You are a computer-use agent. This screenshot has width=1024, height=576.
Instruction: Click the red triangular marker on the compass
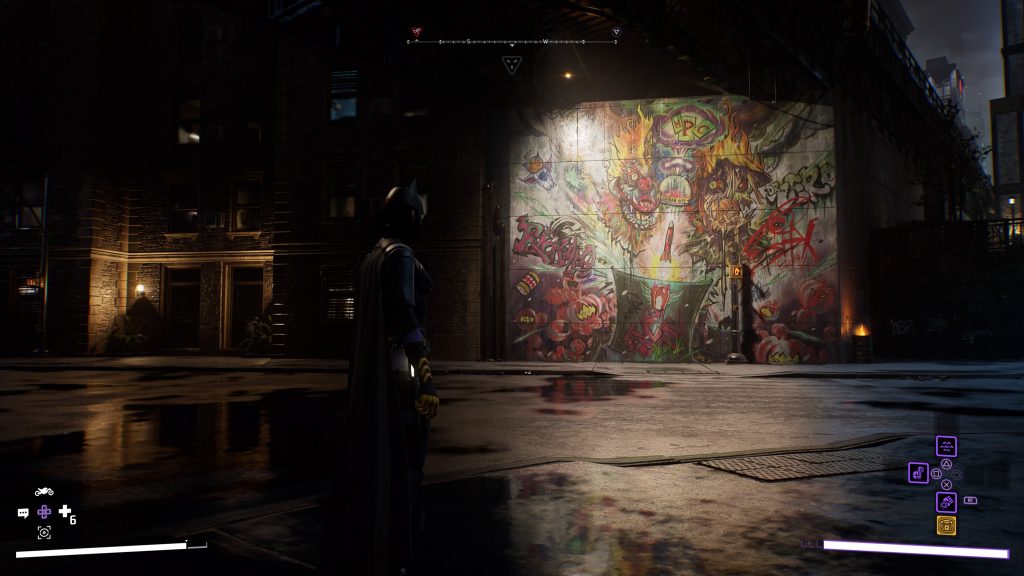click(x=416, y=32)
